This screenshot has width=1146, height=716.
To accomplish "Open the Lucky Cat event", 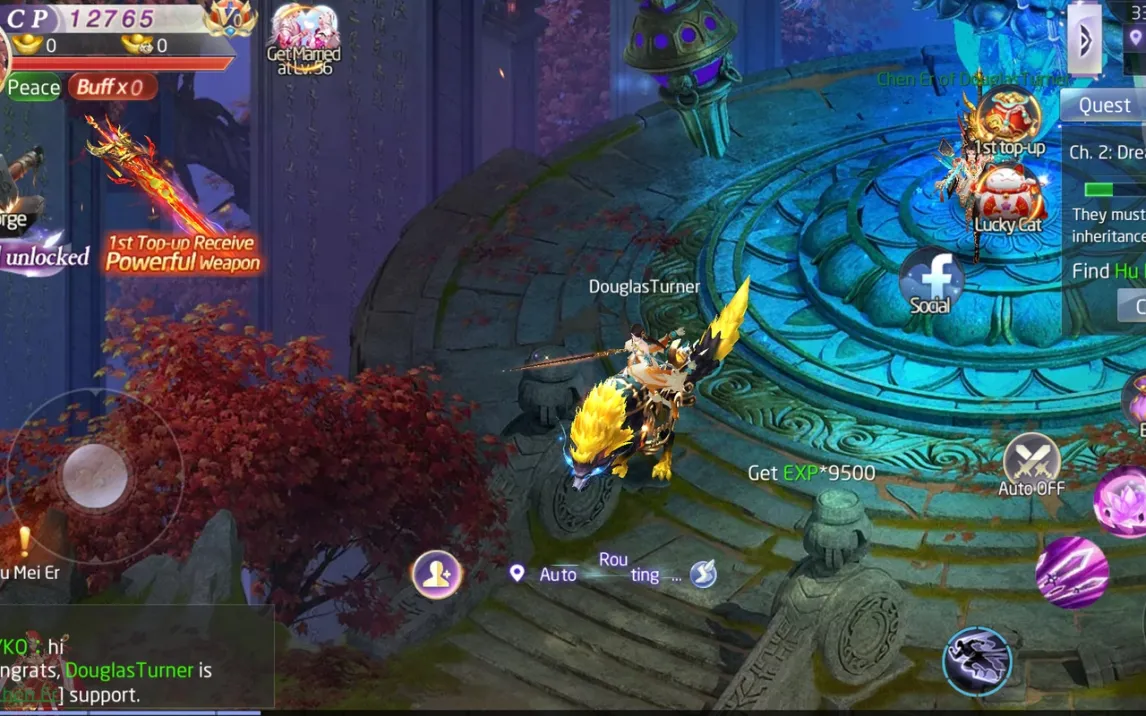I will pyautogui.click(x=1009, y=197).
